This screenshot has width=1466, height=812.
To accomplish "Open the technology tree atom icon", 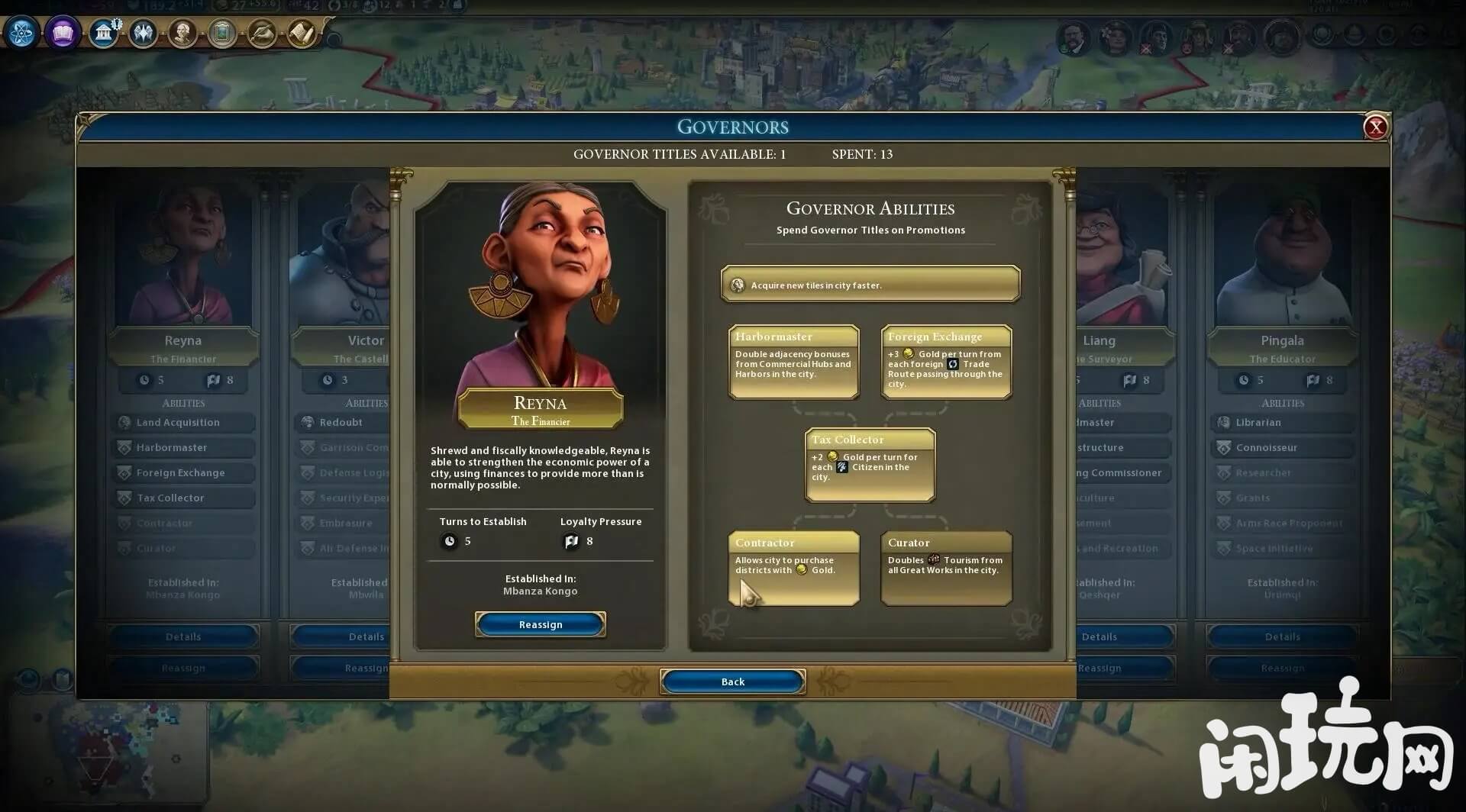I will [x=21, y=33].
